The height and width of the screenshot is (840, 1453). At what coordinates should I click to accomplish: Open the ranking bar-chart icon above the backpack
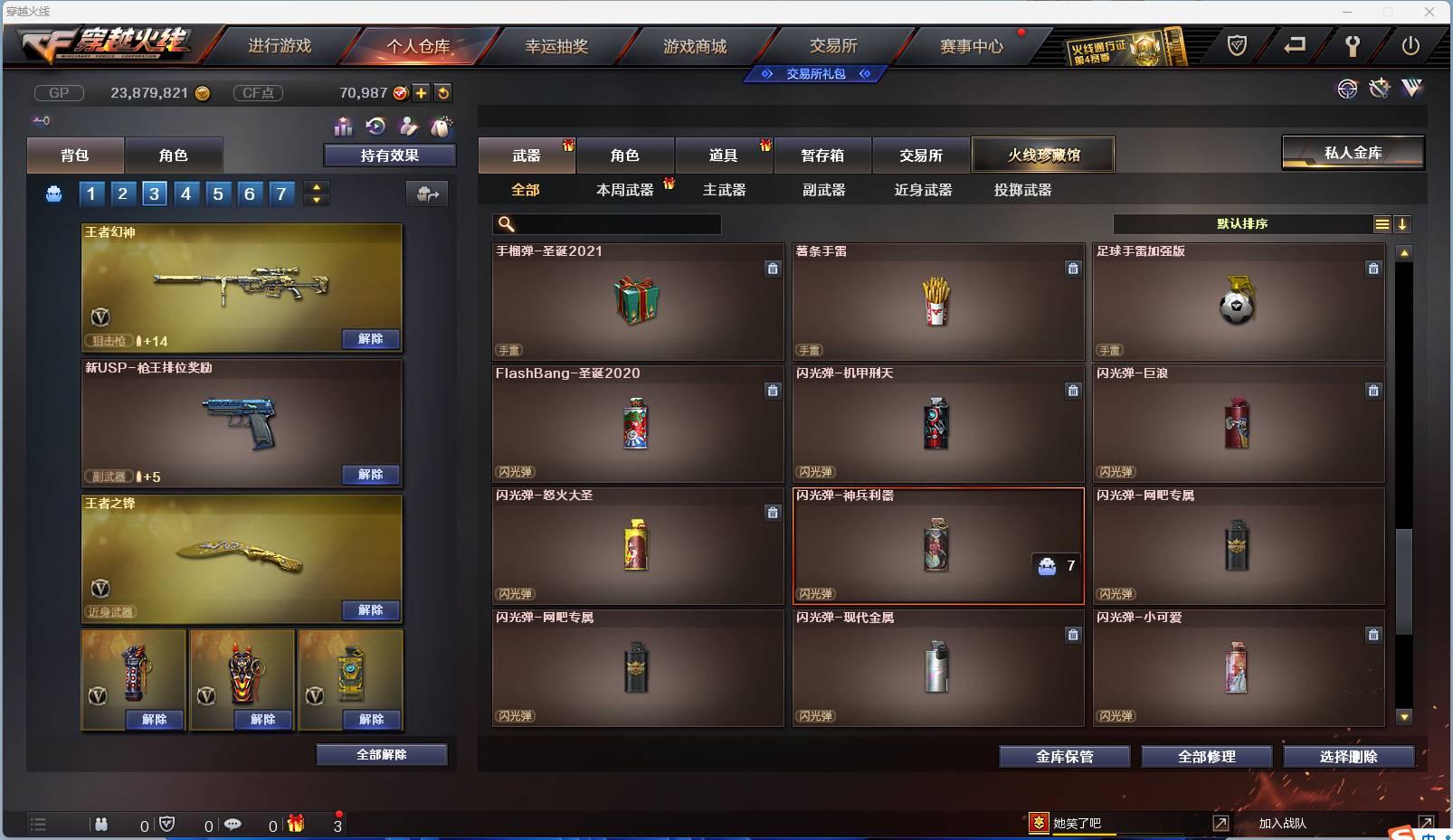(344, 127)
